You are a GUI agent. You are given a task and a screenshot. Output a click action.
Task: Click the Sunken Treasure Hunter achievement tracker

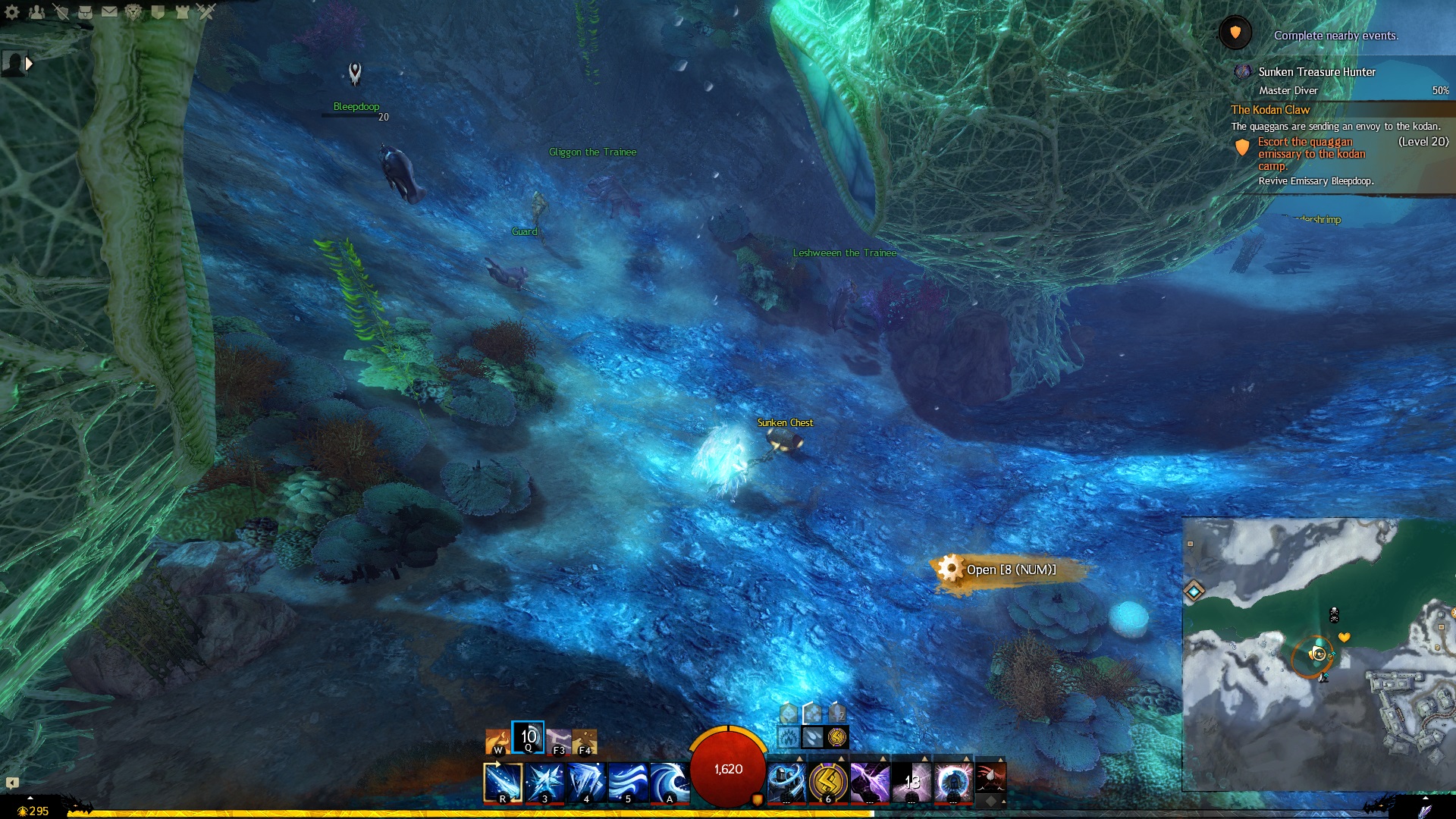click(x=1316, y=72)
